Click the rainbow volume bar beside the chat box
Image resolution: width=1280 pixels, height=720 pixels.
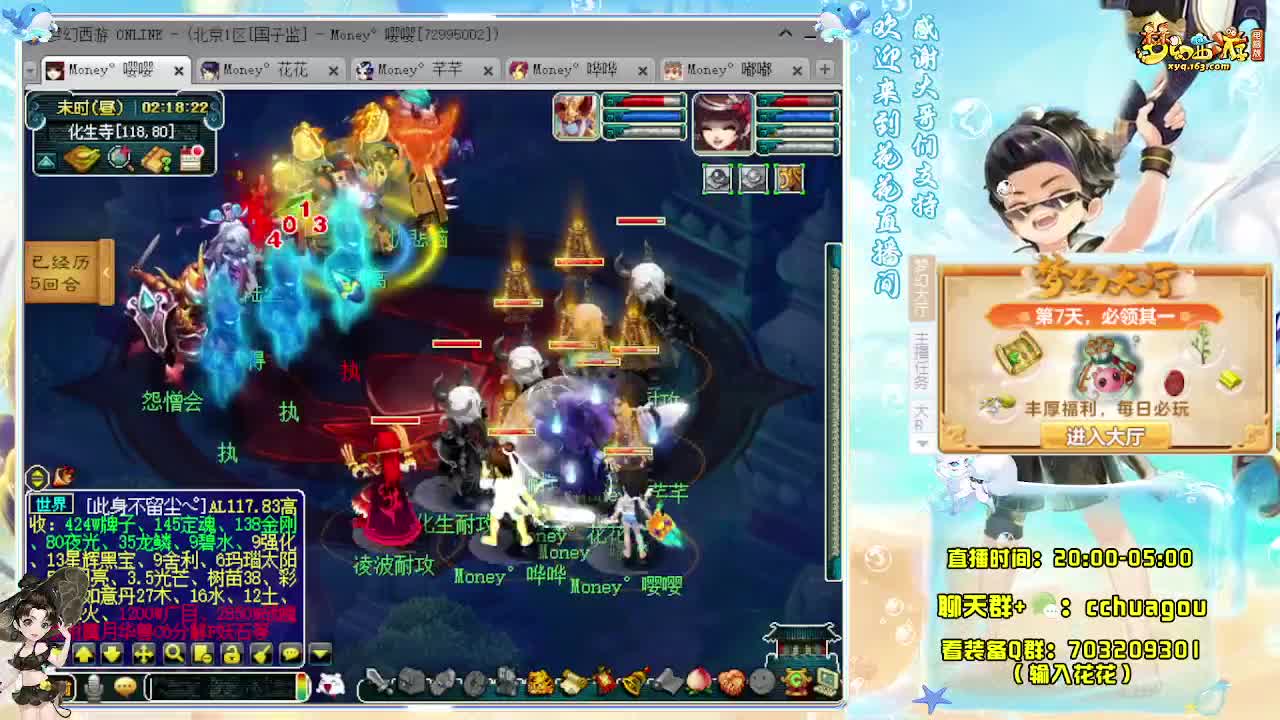[302, 688]
